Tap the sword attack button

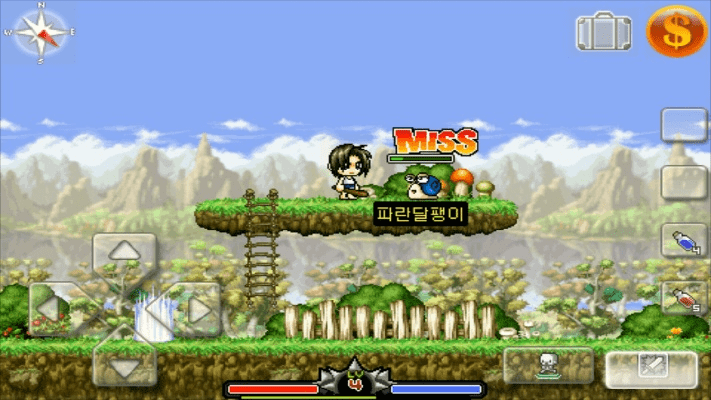tap(651, 367)
